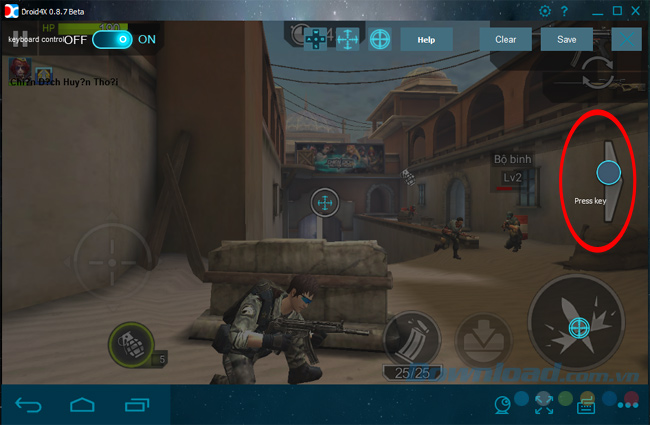Viewport: 650px width, 425px height.
Task: Pick the crosshair aim mapping tool
Action: pyautogui.click(x=380, y=39)
